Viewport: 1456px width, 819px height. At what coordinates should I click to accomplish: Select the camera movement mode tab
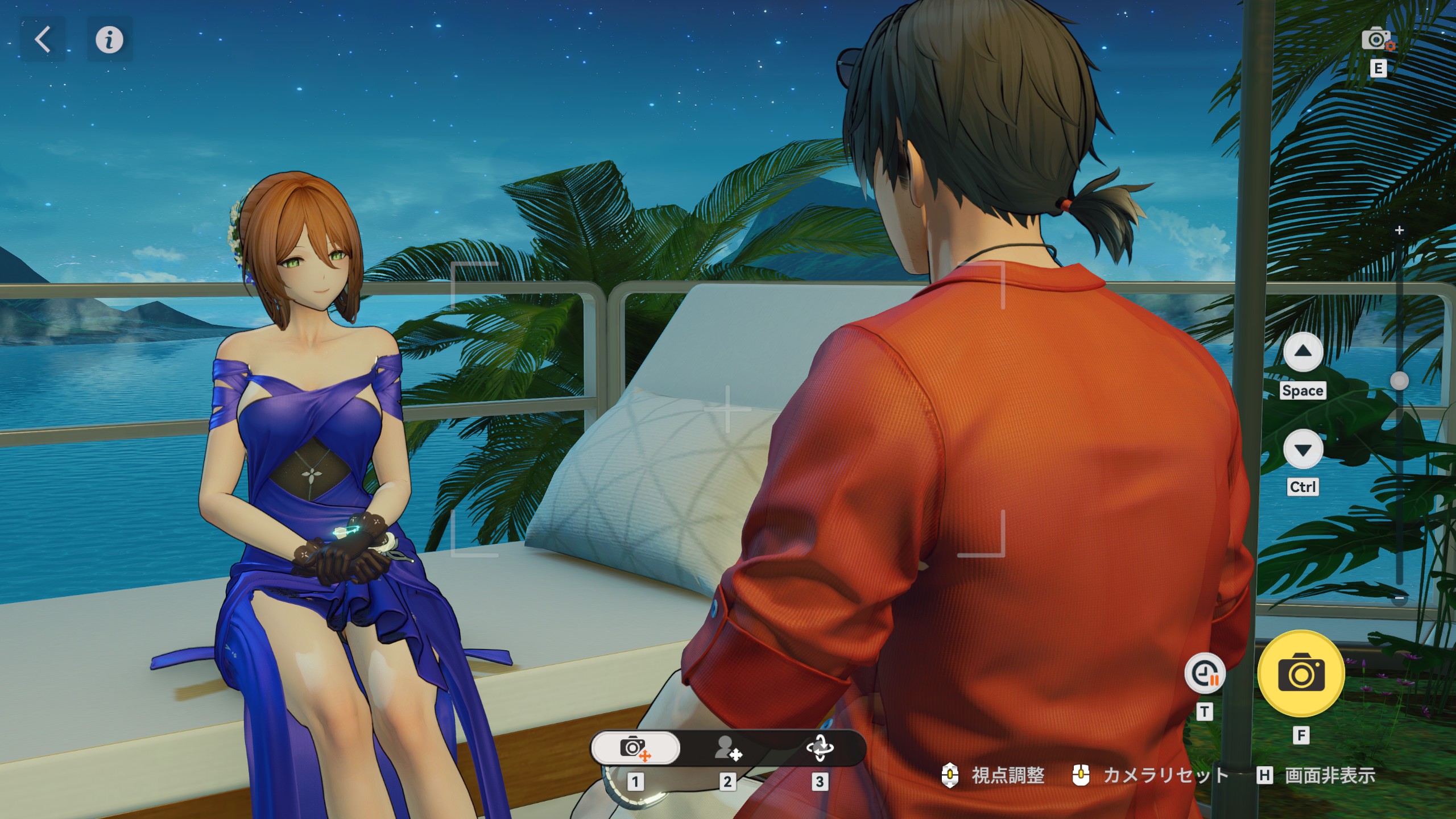pos(635,748)
